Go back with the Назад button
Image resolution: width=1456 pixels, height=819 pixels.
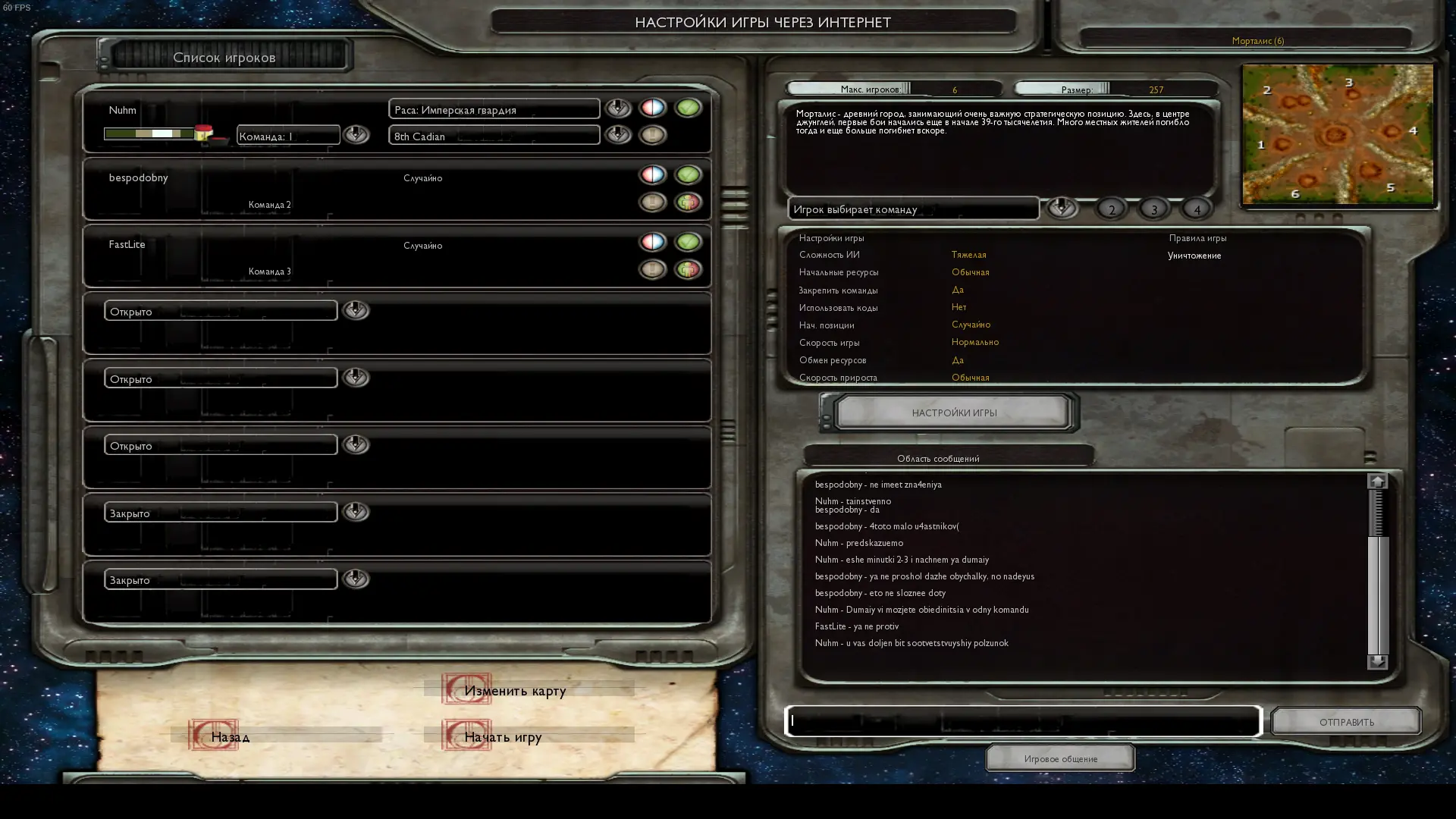click(230, 736)
